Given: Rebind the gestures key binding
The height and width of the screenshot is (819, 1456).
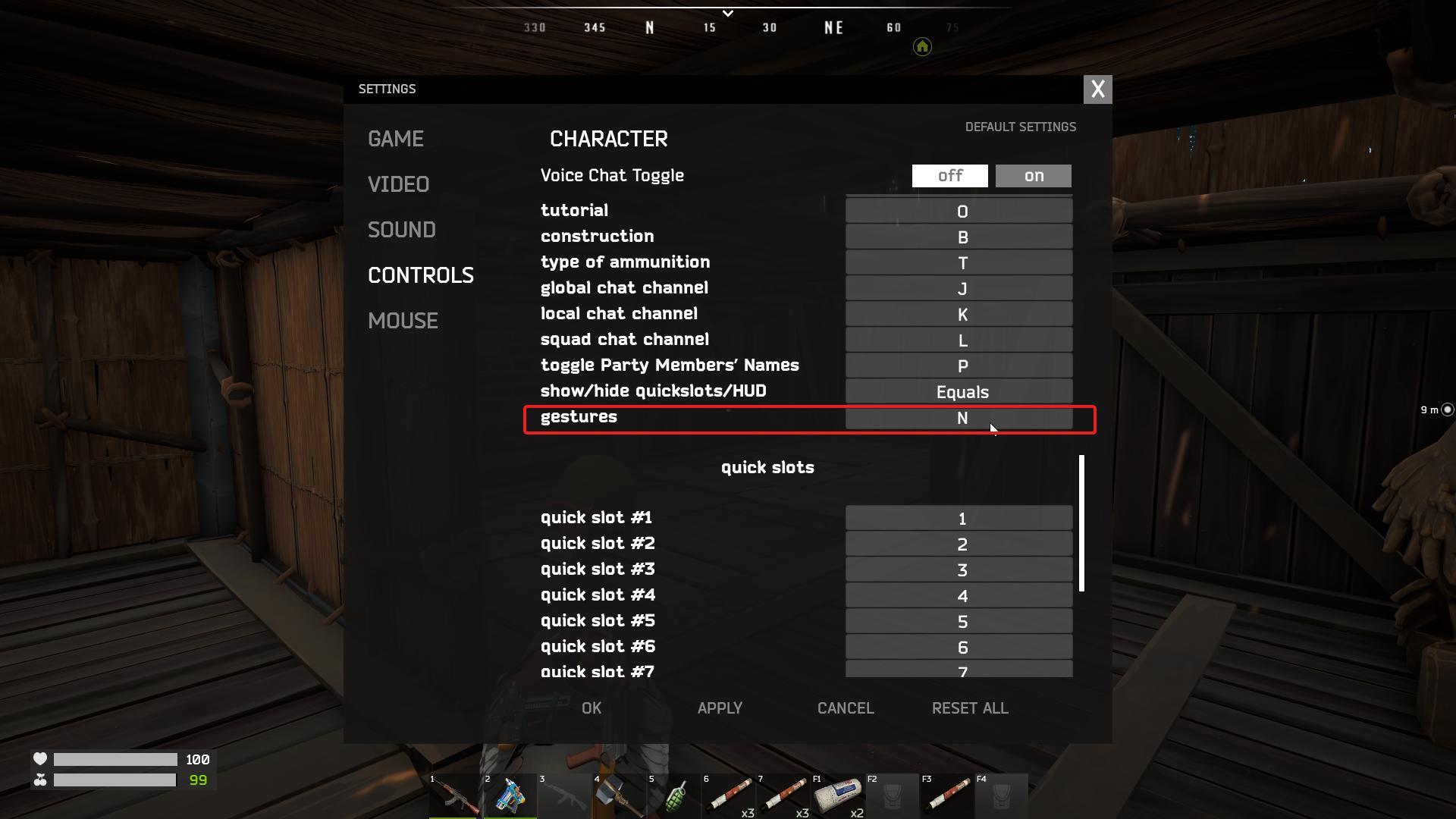Looking at the screenshot, I should point(959,418).
